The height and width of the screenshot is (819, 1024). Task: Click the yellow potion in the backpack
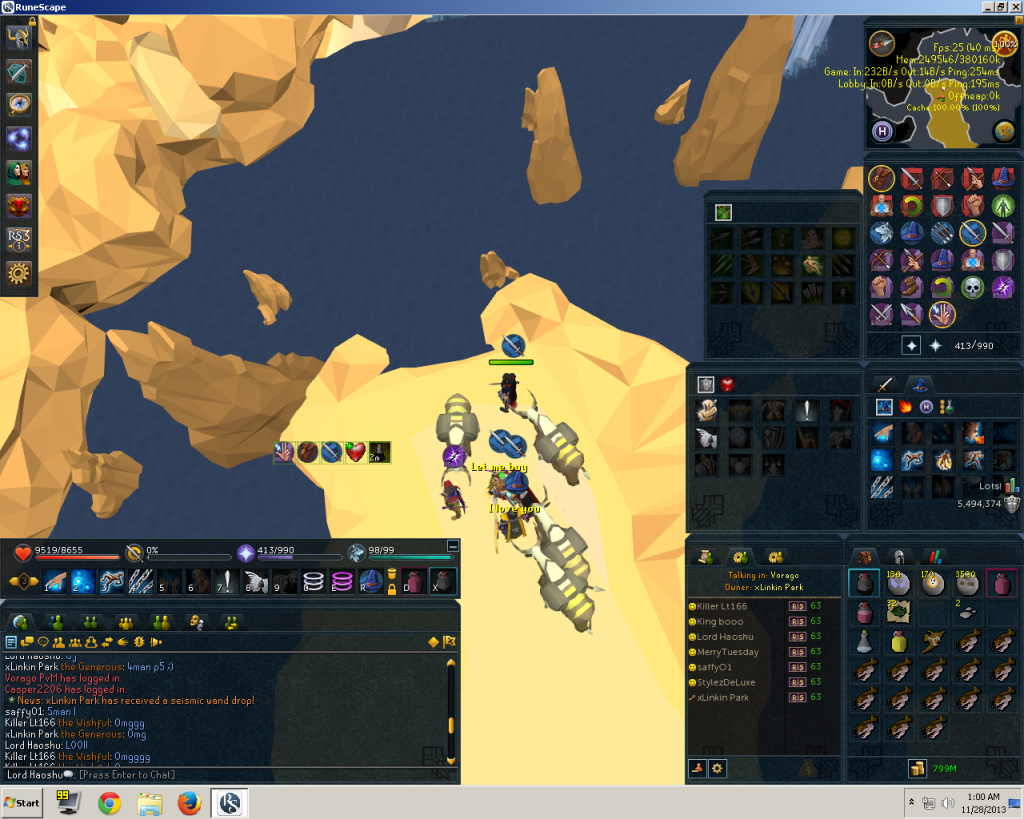[x=899, y=641]
